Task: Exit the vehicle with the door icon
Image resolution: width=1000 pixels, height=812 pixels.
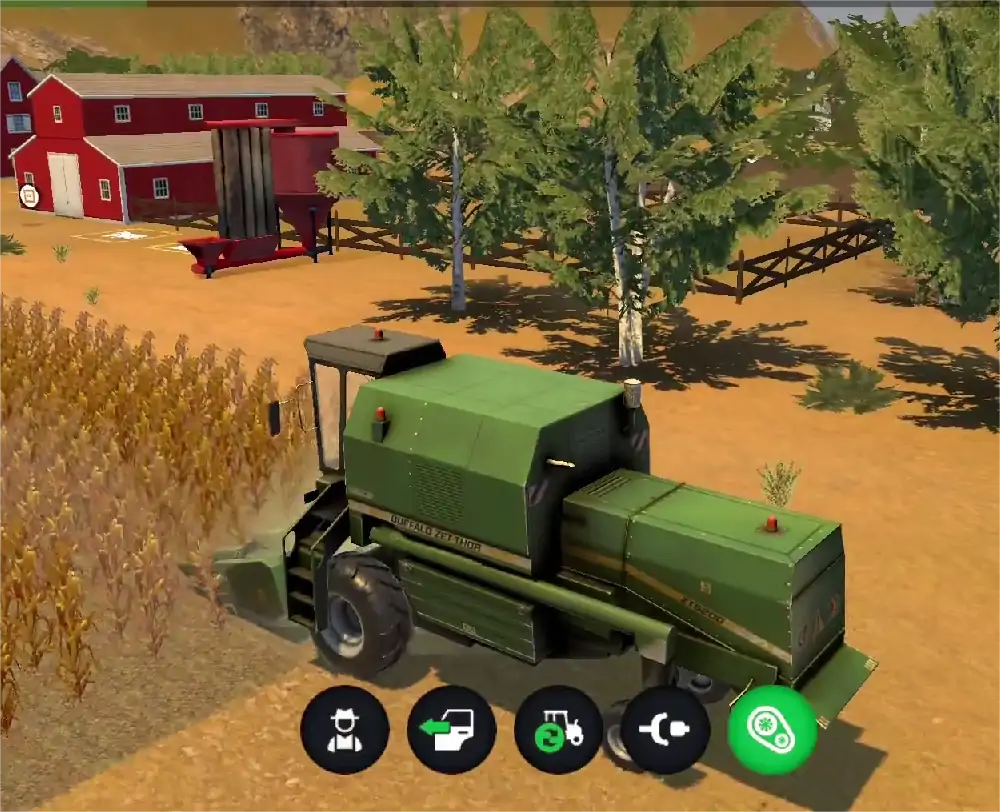Action: [452, 730]
